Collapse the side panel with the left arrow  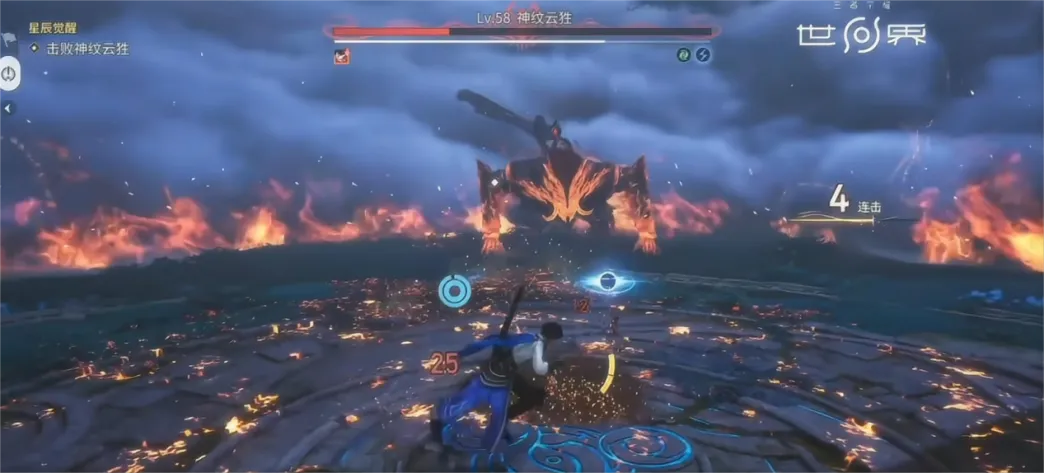8,108
